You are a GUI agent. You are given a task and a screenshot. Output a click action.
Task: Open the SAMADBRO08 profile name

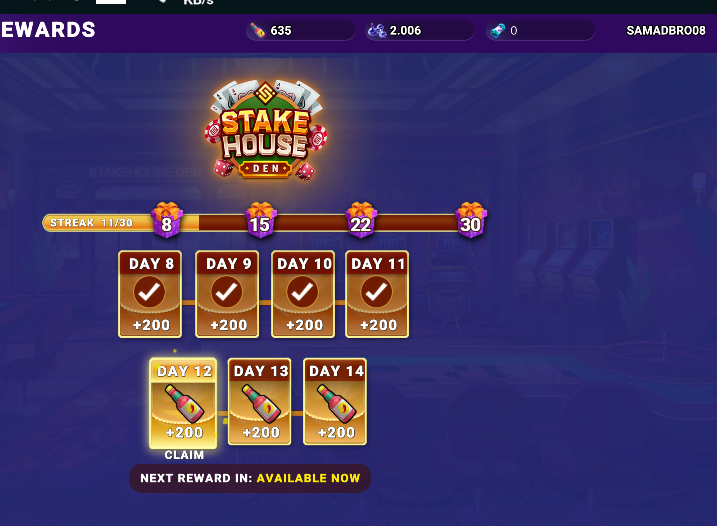coord(666,31)
